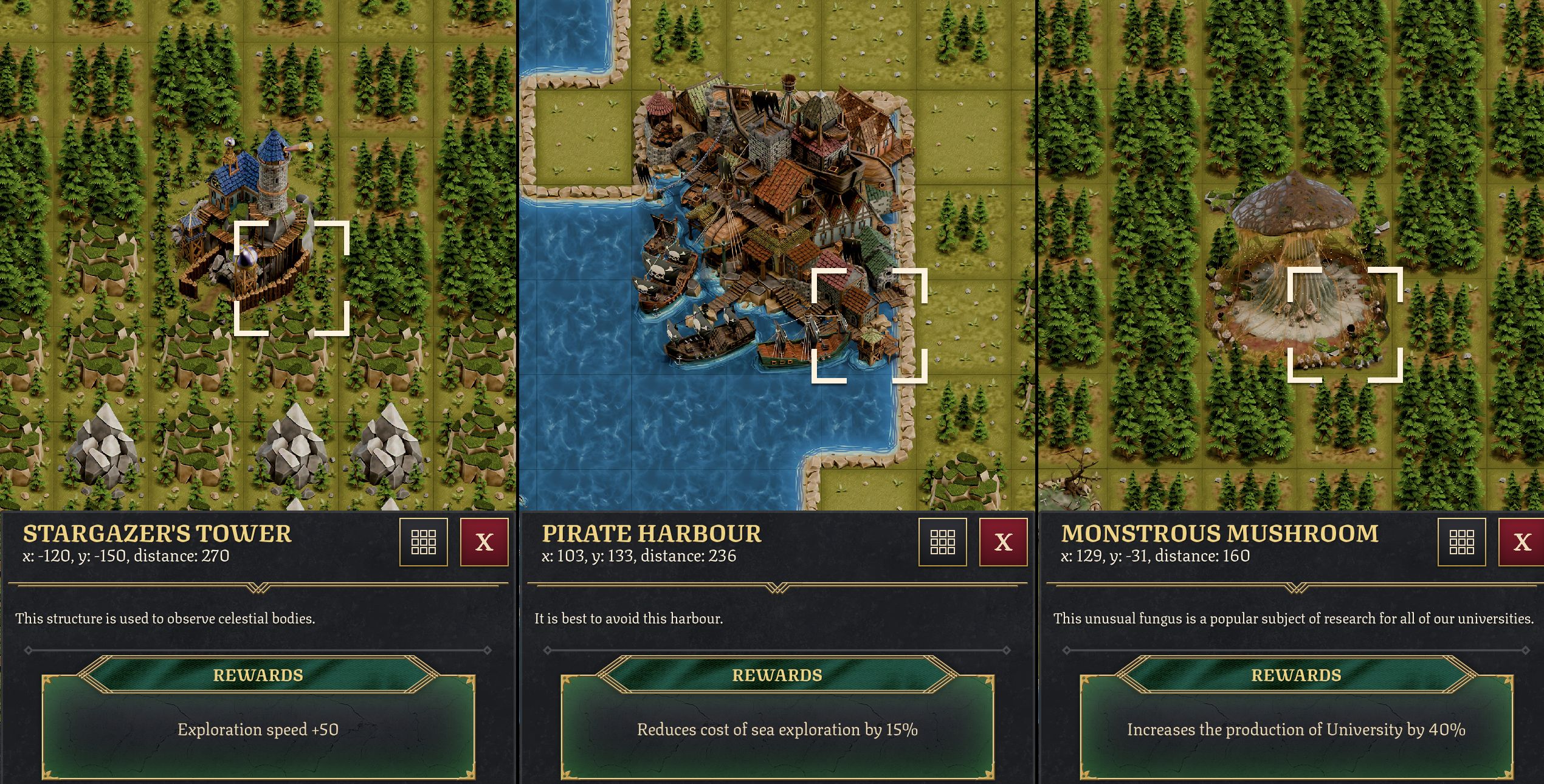Open the landmark overview grid for Stargazer's Tower
Viewport: 1544px width, 784px height.
tap(424, 543)
